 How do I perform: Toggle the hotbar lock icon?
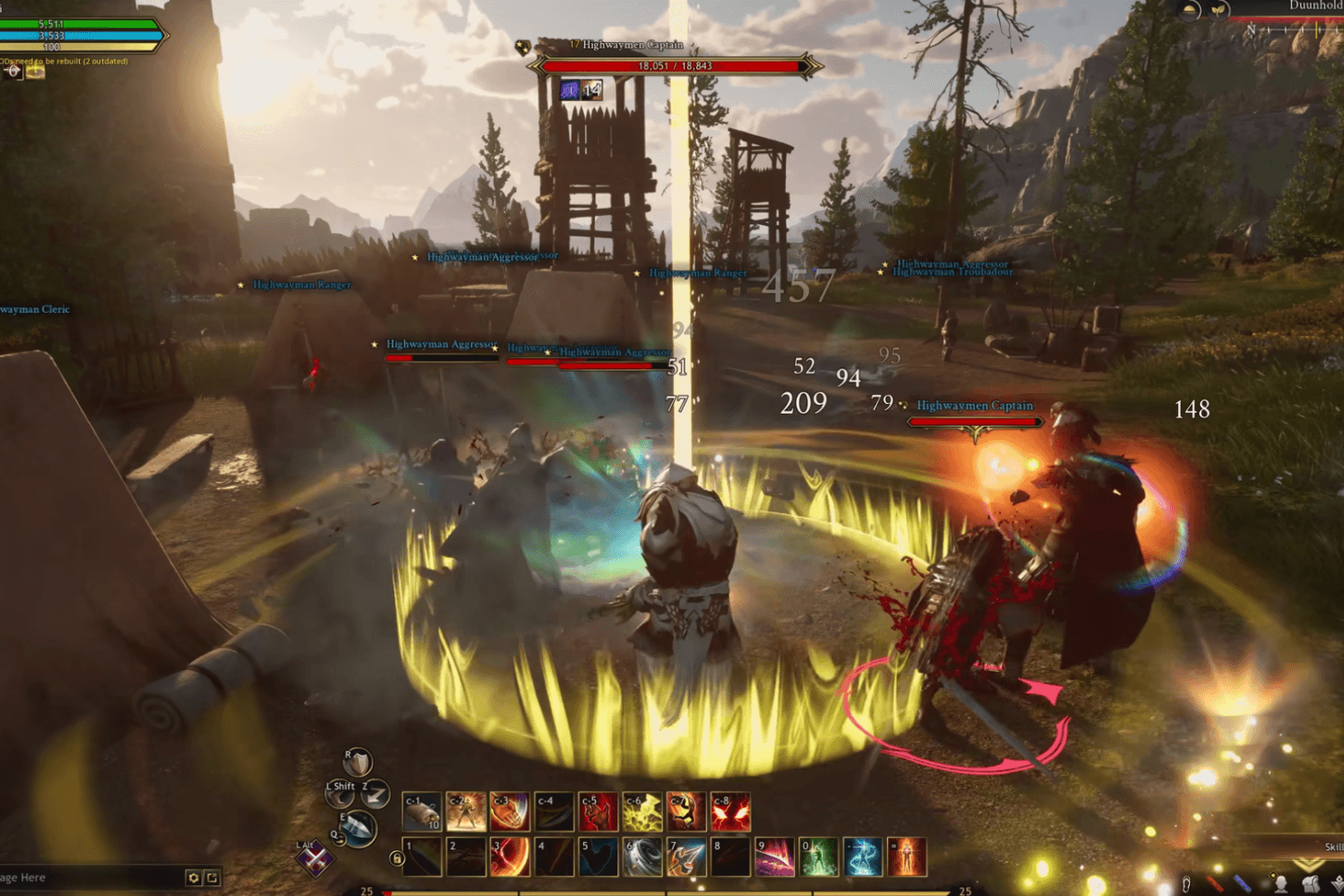[x=396, y=858]
